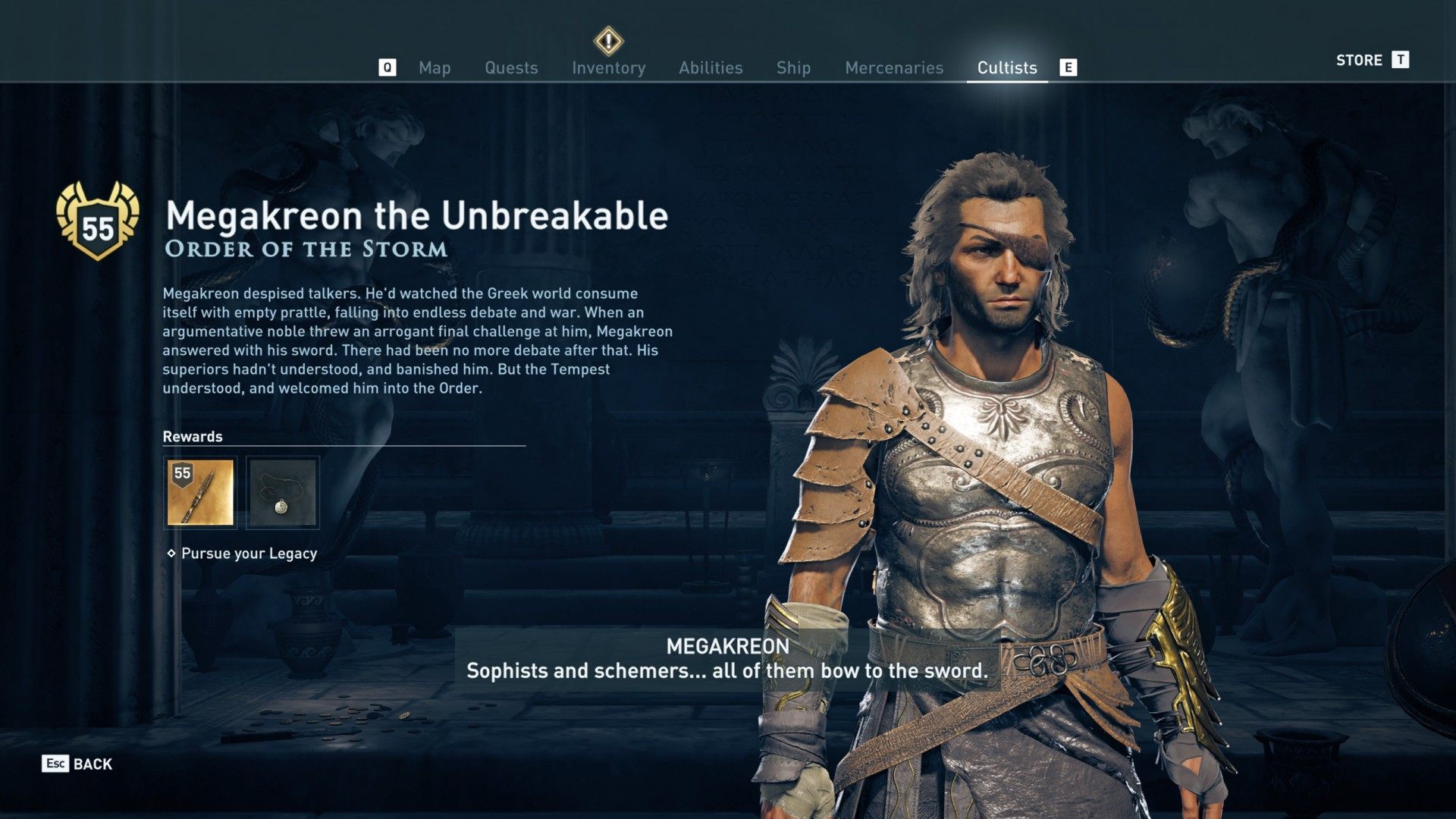
Task: Inspect the medallion necklace reward
Action: 283,493
